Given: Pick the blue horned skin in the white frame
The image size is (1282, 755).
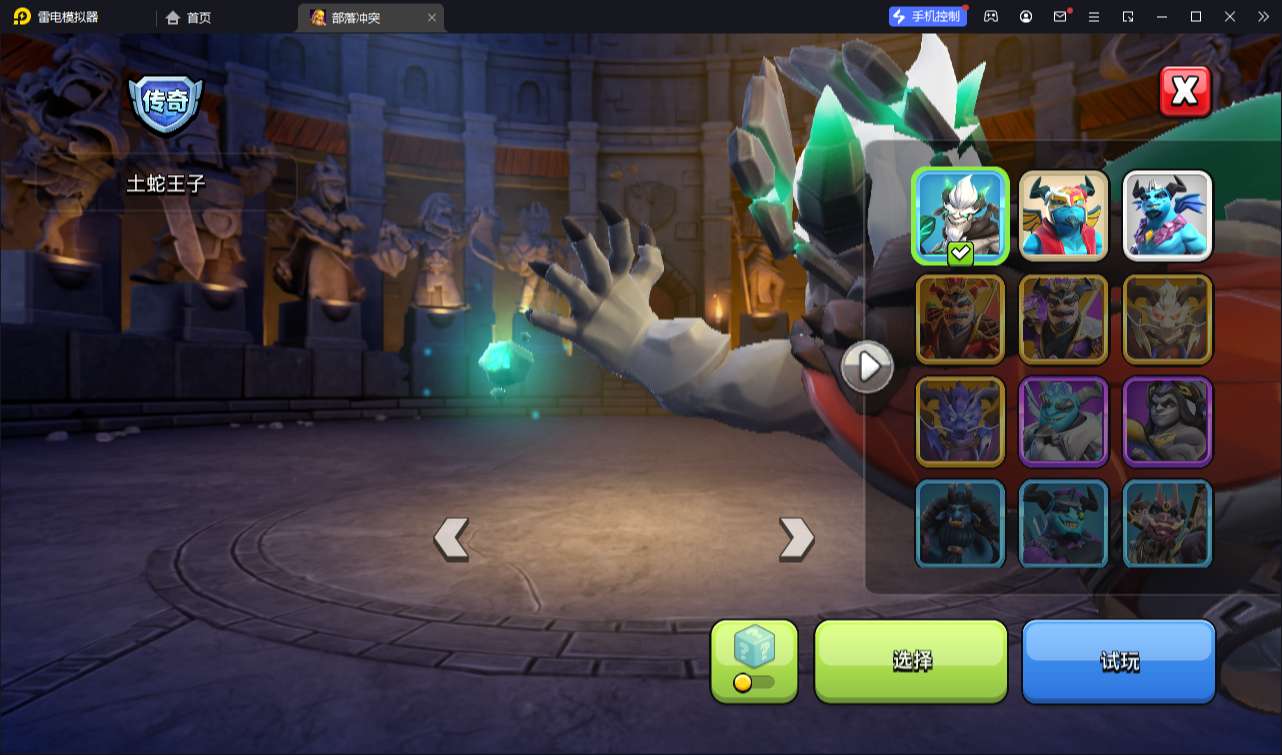Looking at the screenshot, I should click(1167, 216).
